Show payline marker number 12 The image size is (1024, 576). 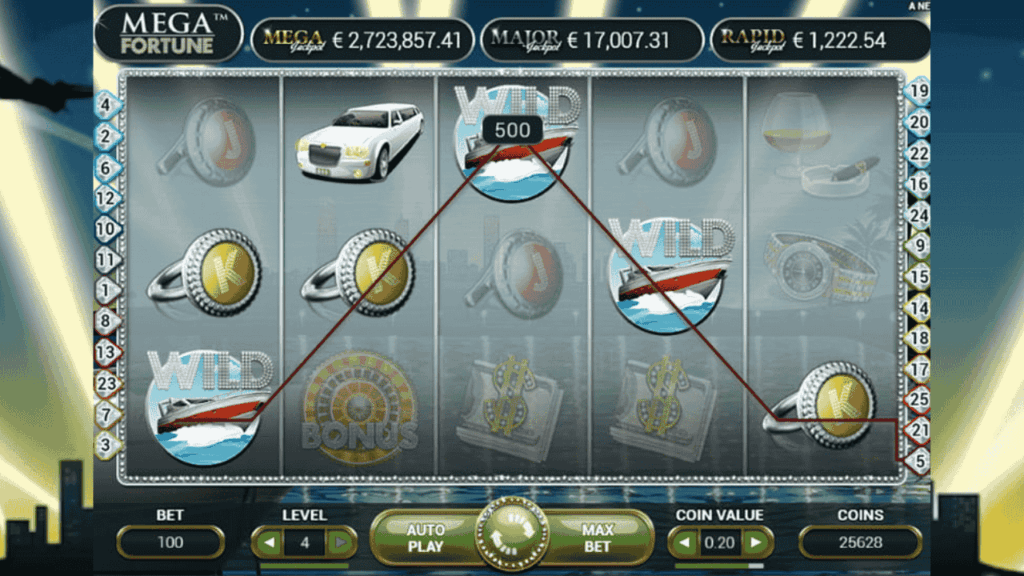click(106, 198)
